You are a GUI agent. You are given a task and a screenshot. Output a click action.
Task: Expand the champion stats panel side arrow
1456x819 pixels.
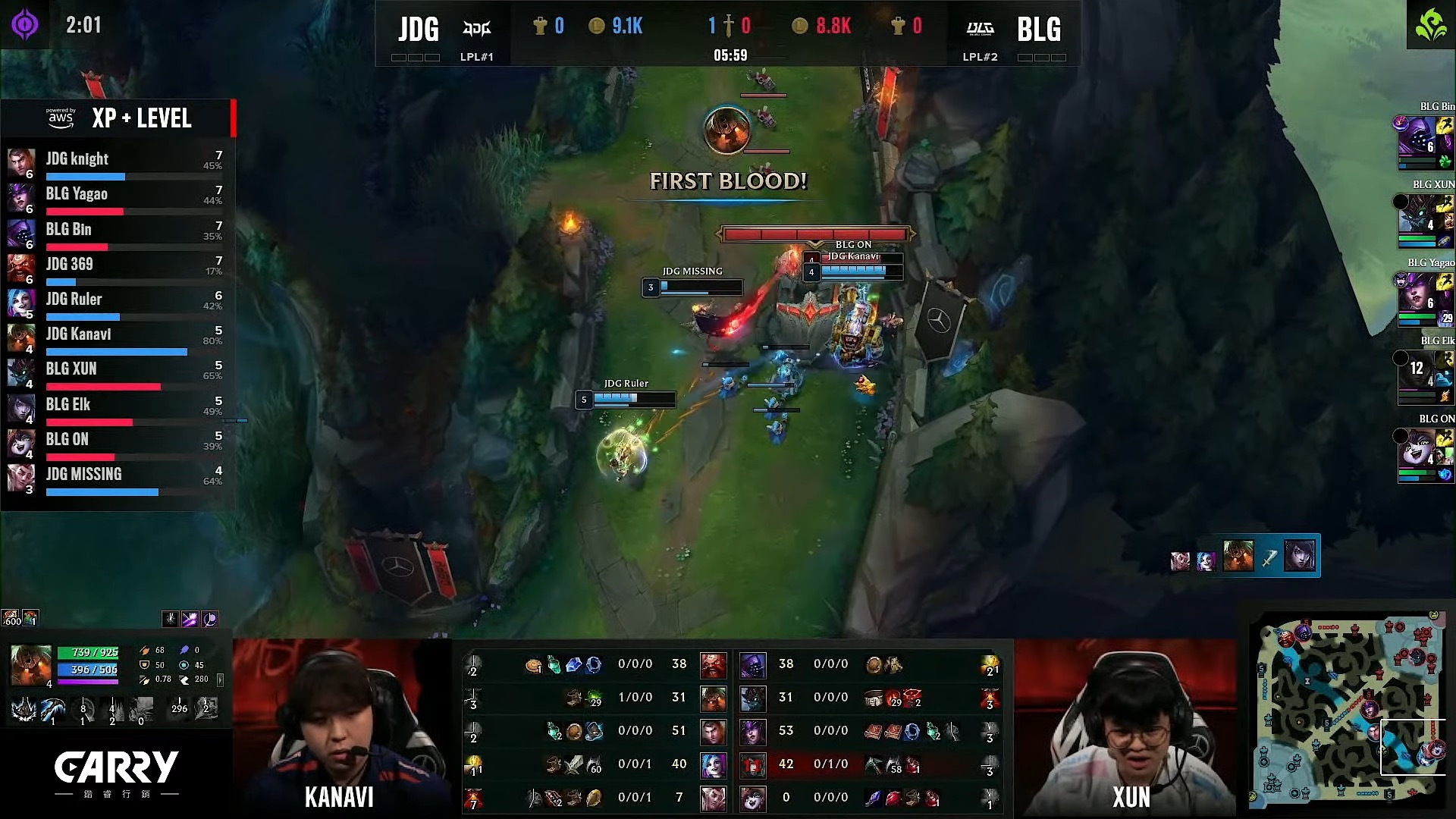coord(221,680)
